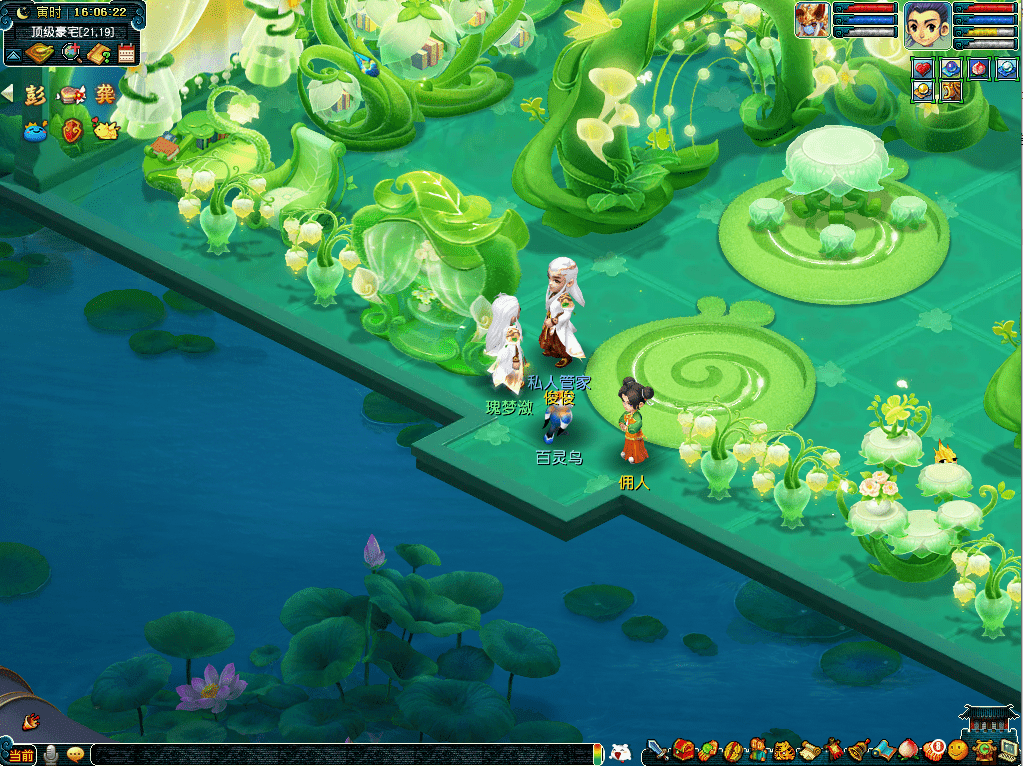
Task: Click the 彭 character icon
Action: (36, 95)
